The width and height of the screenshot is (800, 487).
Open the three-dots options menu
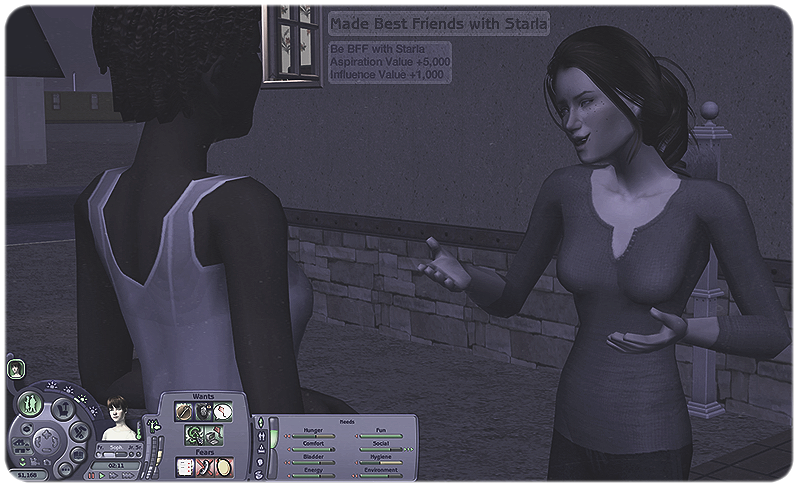point(66,468)
